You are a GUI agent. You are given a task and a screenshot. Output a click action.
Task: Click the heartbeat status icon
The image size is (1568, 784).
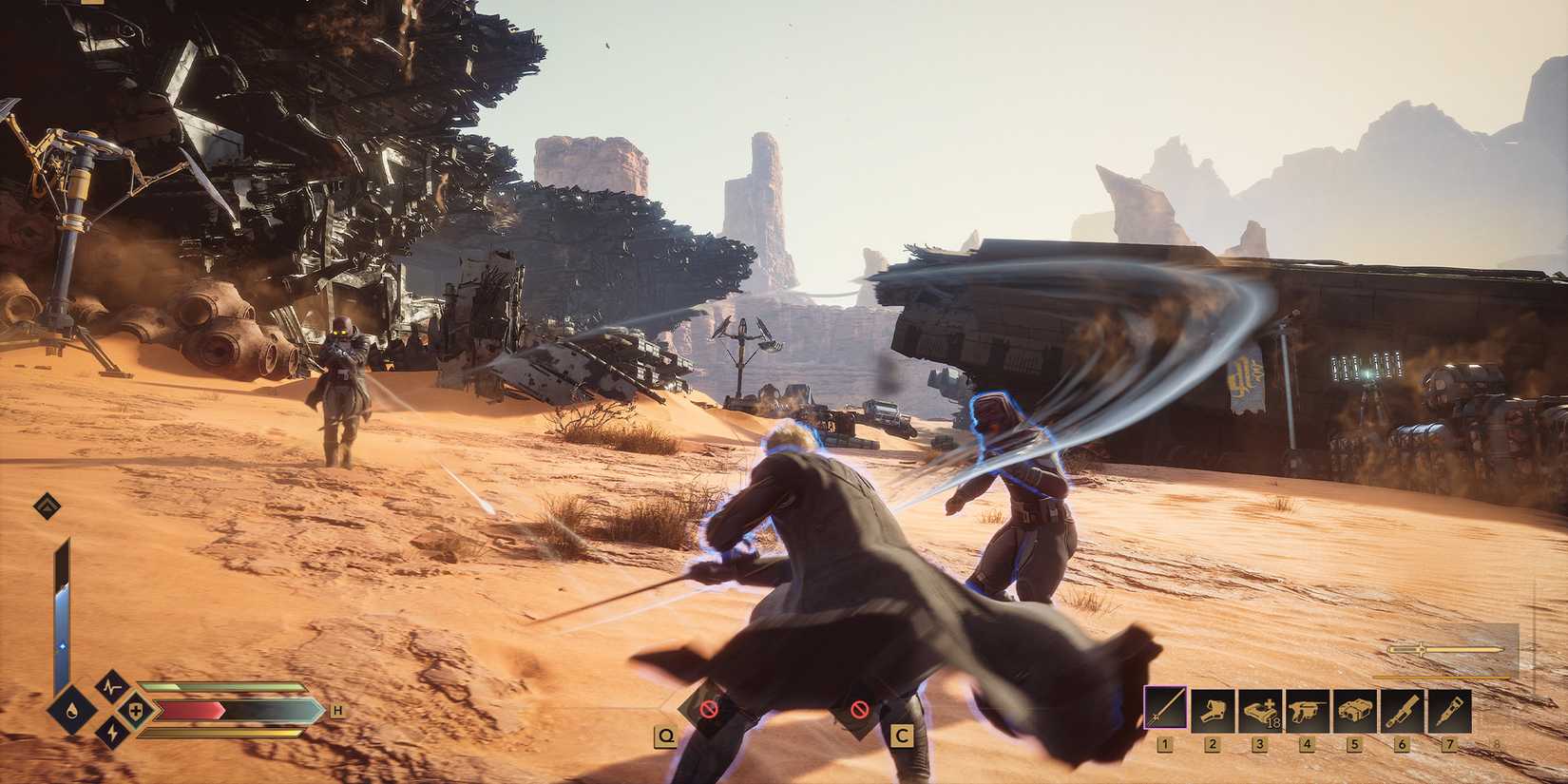tap(110, 687)
